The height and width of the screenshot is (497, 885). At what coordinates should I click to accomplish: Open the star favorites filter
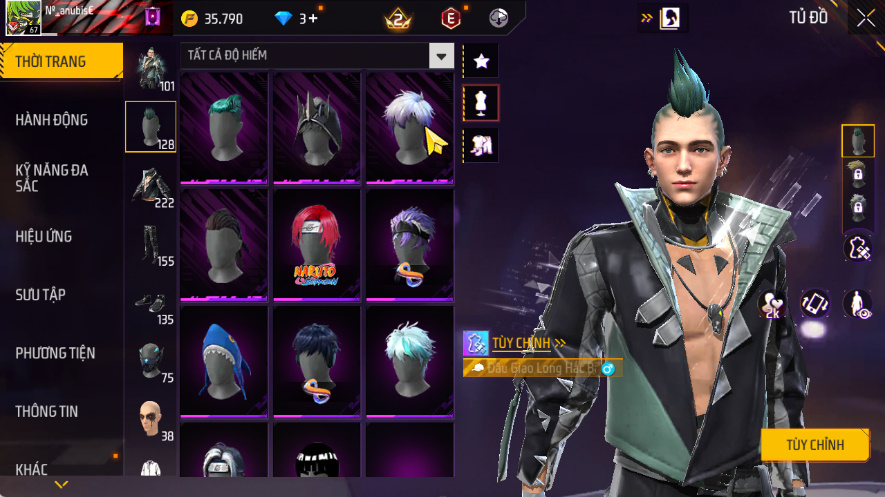point(481,61)
